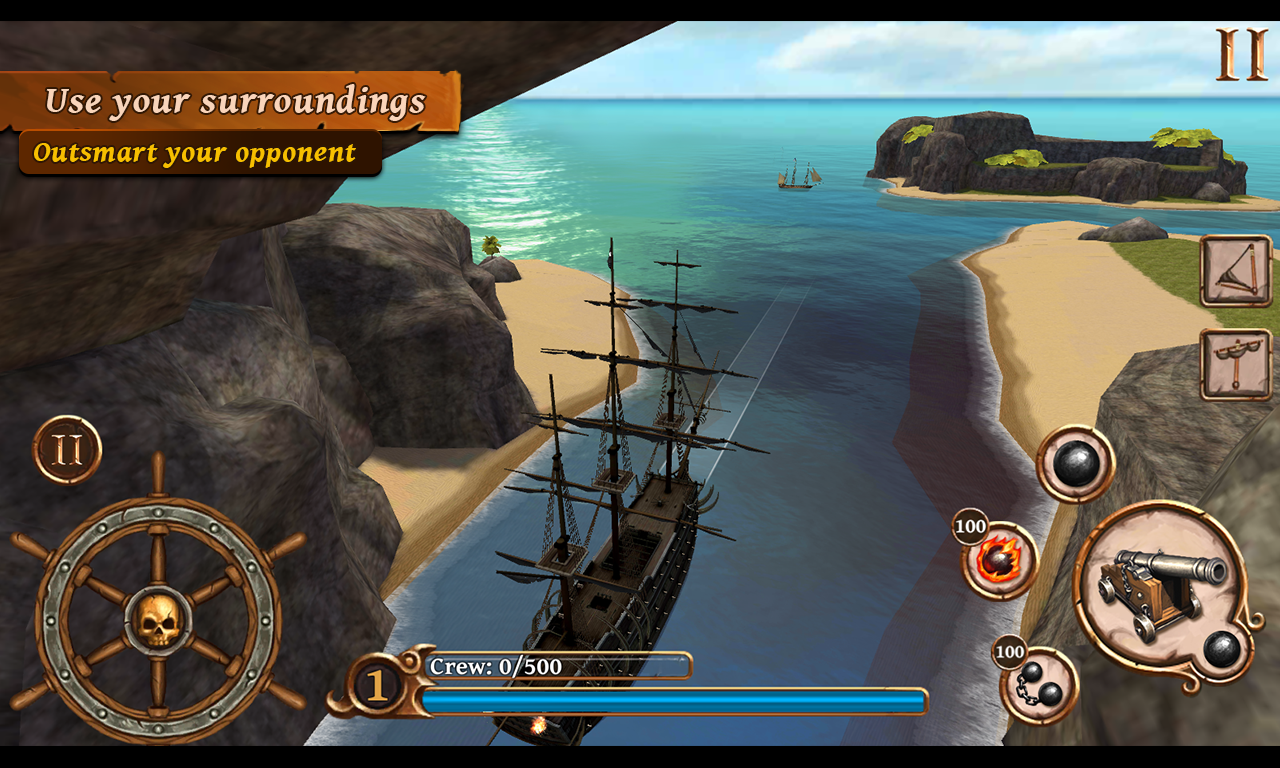Viewport: 1280px width, 768px height.
Task: Tap the round pause button above the wheel
Action: coord(67,450)
